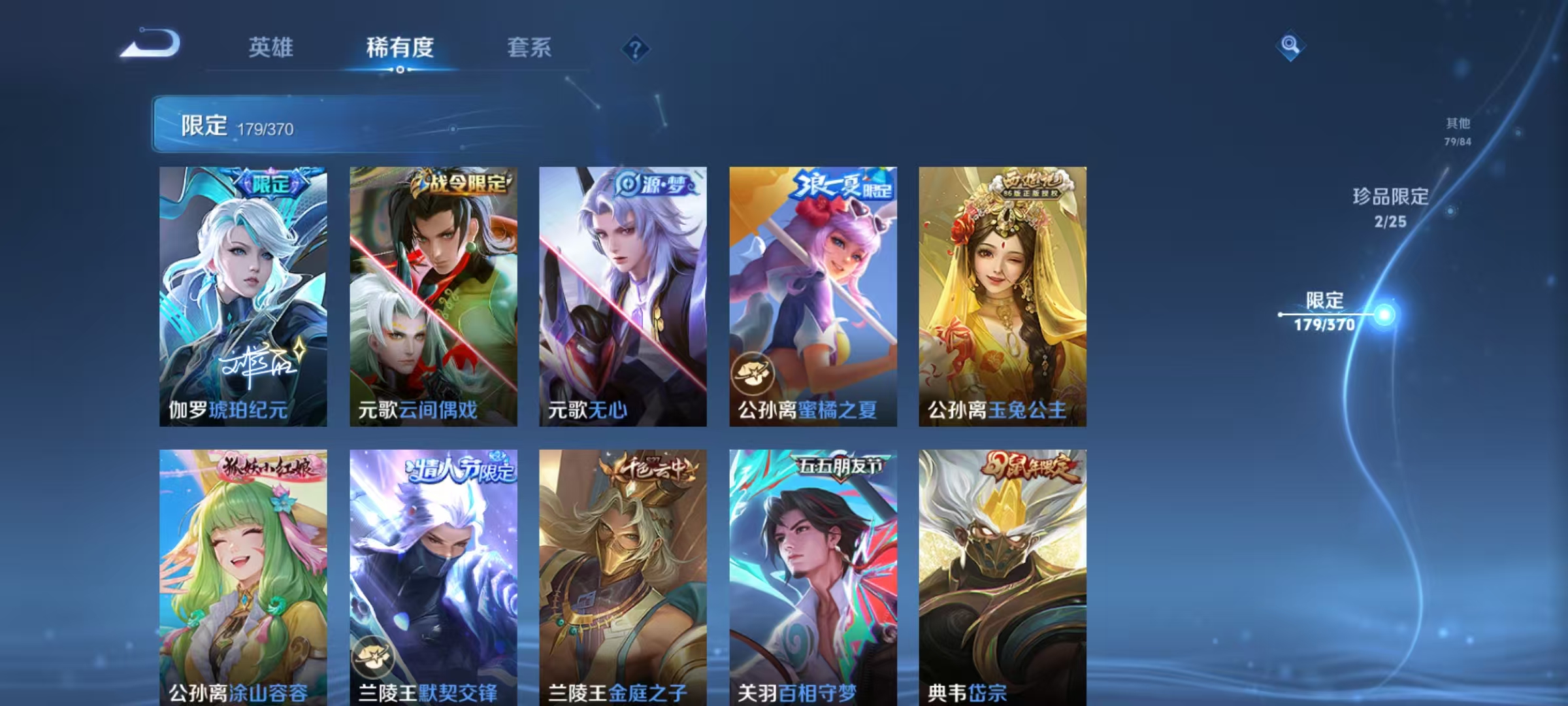The width and height of the screenshot is (1568, 706).
Task: Open the search icon at top right
Action: coord(1290,47)
